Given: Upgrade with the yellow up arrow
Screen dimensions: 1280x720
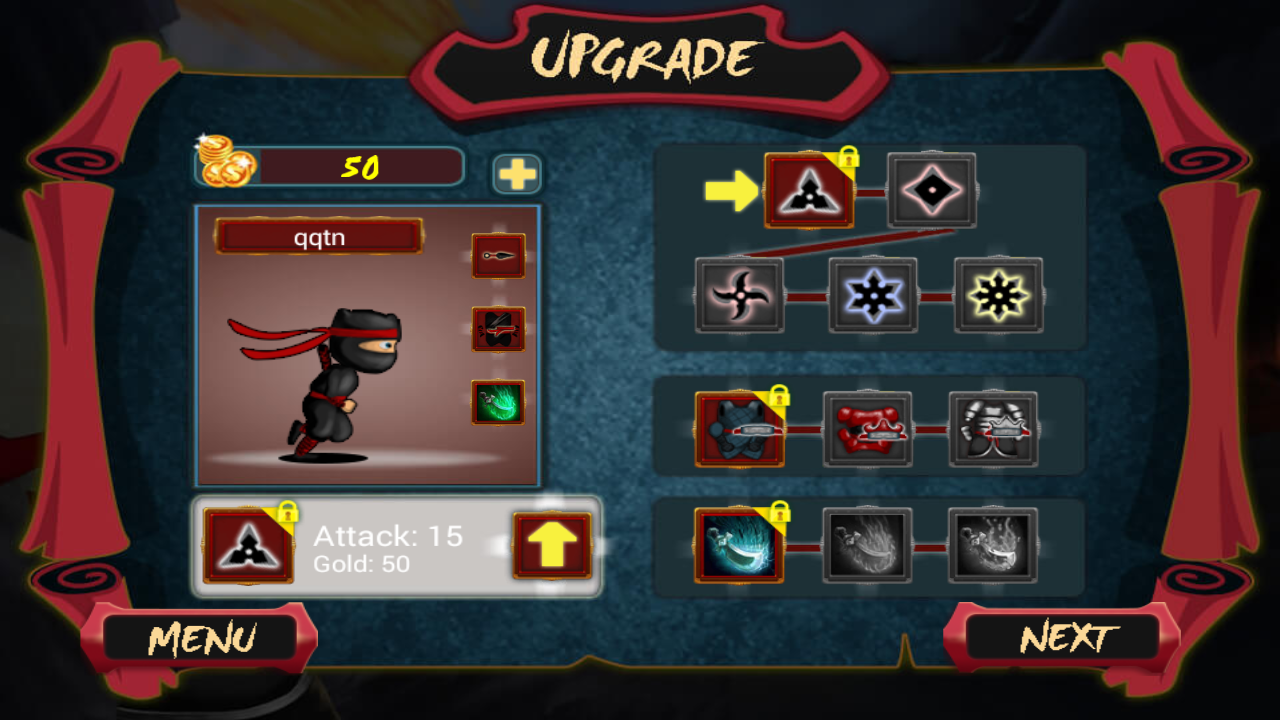Looking at the screenshot, I should (552, 546).
